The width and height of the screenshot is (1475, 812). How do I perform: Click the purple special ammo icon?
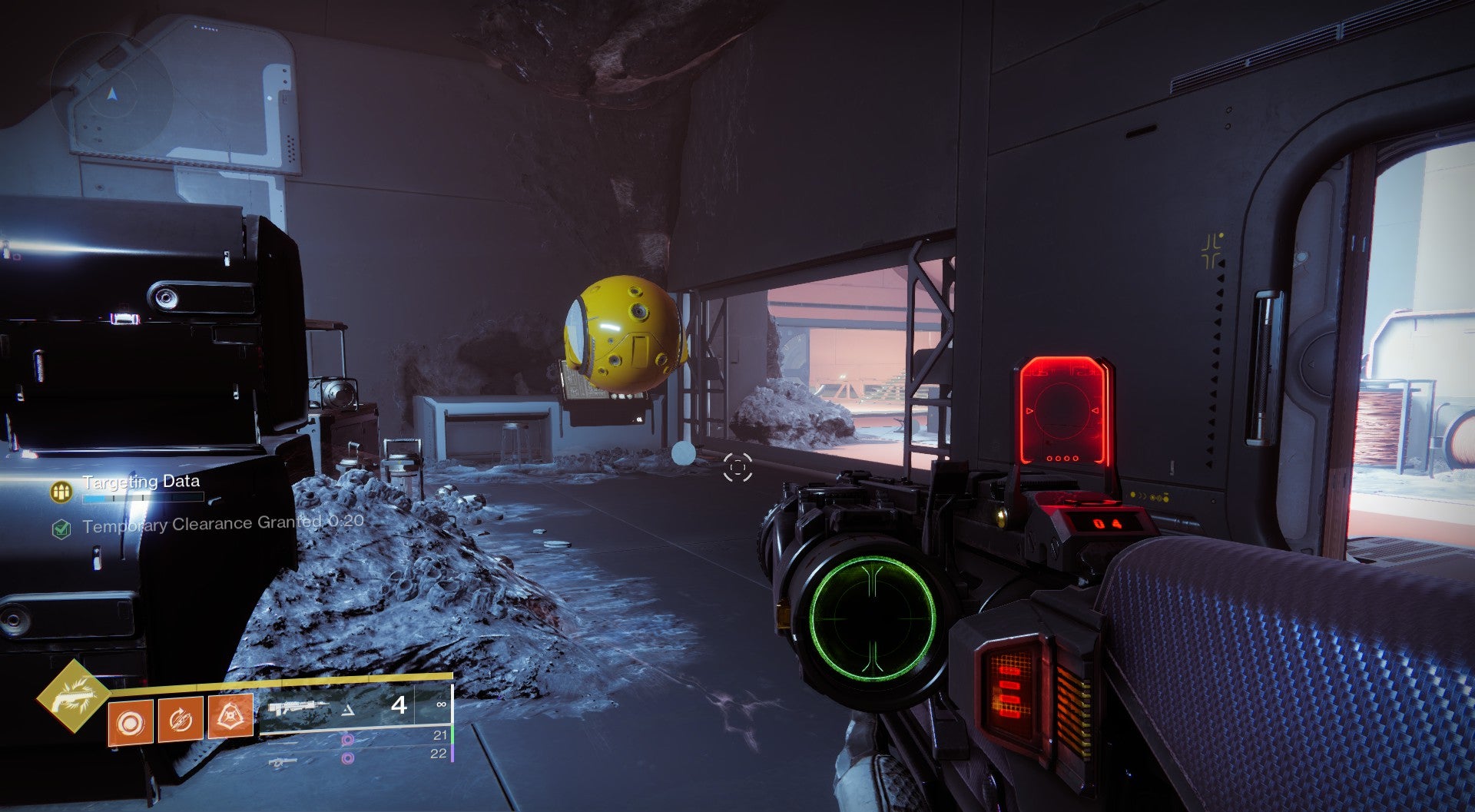click(x=347, y=741)
